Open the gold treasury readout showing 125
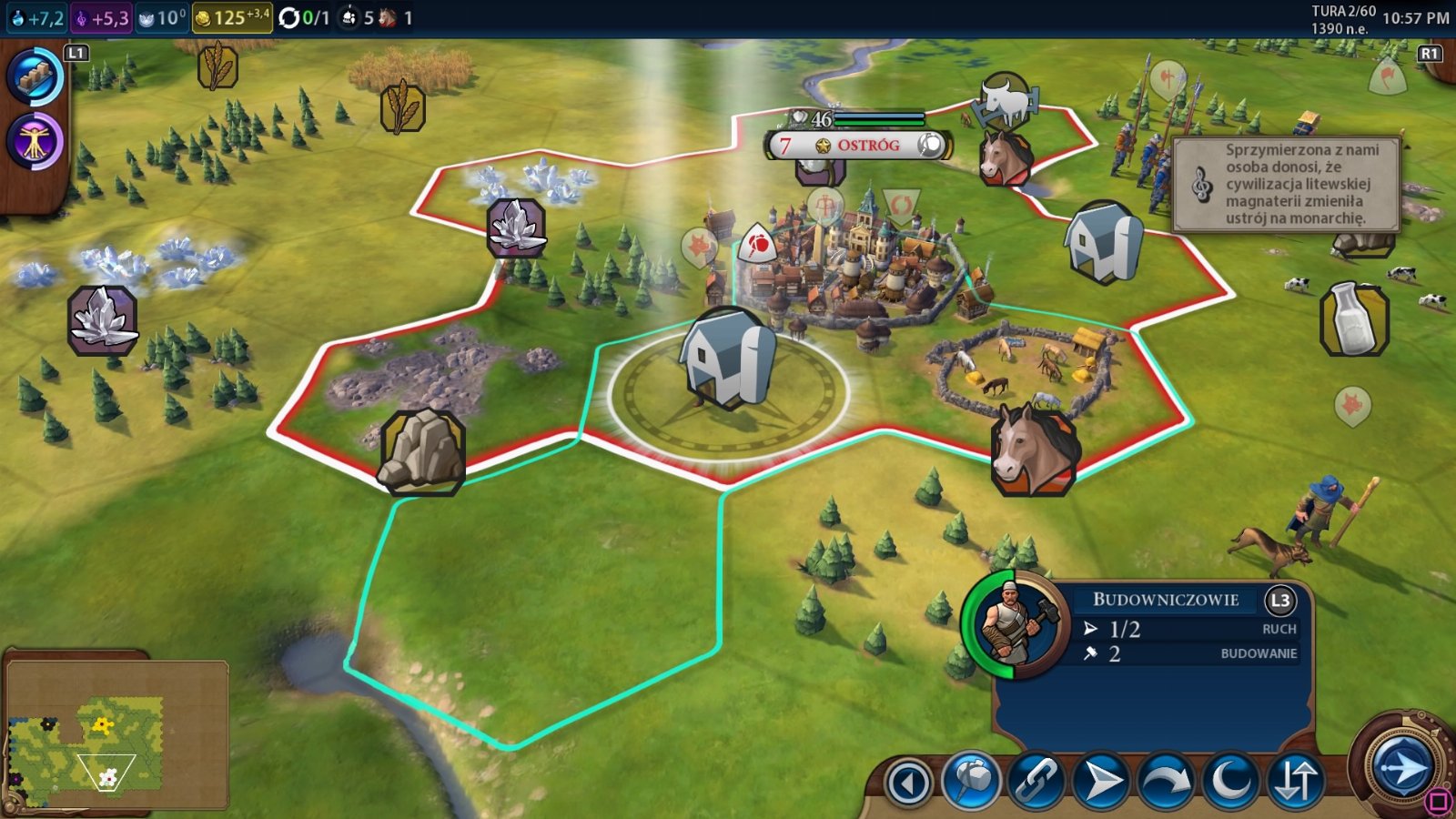The height and width of the screenshot is (819, 1456). click(232, 17)
